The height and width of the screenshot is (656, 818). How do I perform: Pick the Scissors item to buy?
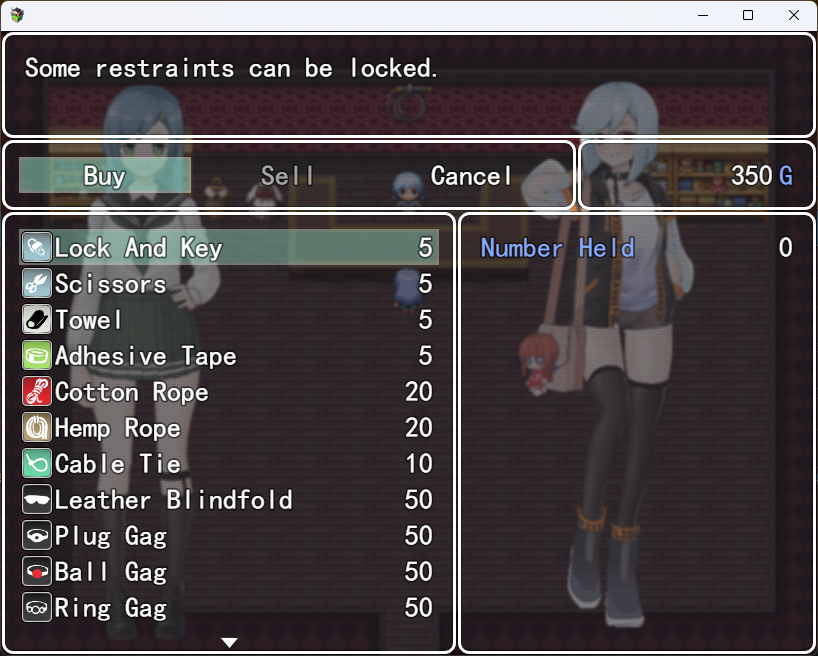229,284
